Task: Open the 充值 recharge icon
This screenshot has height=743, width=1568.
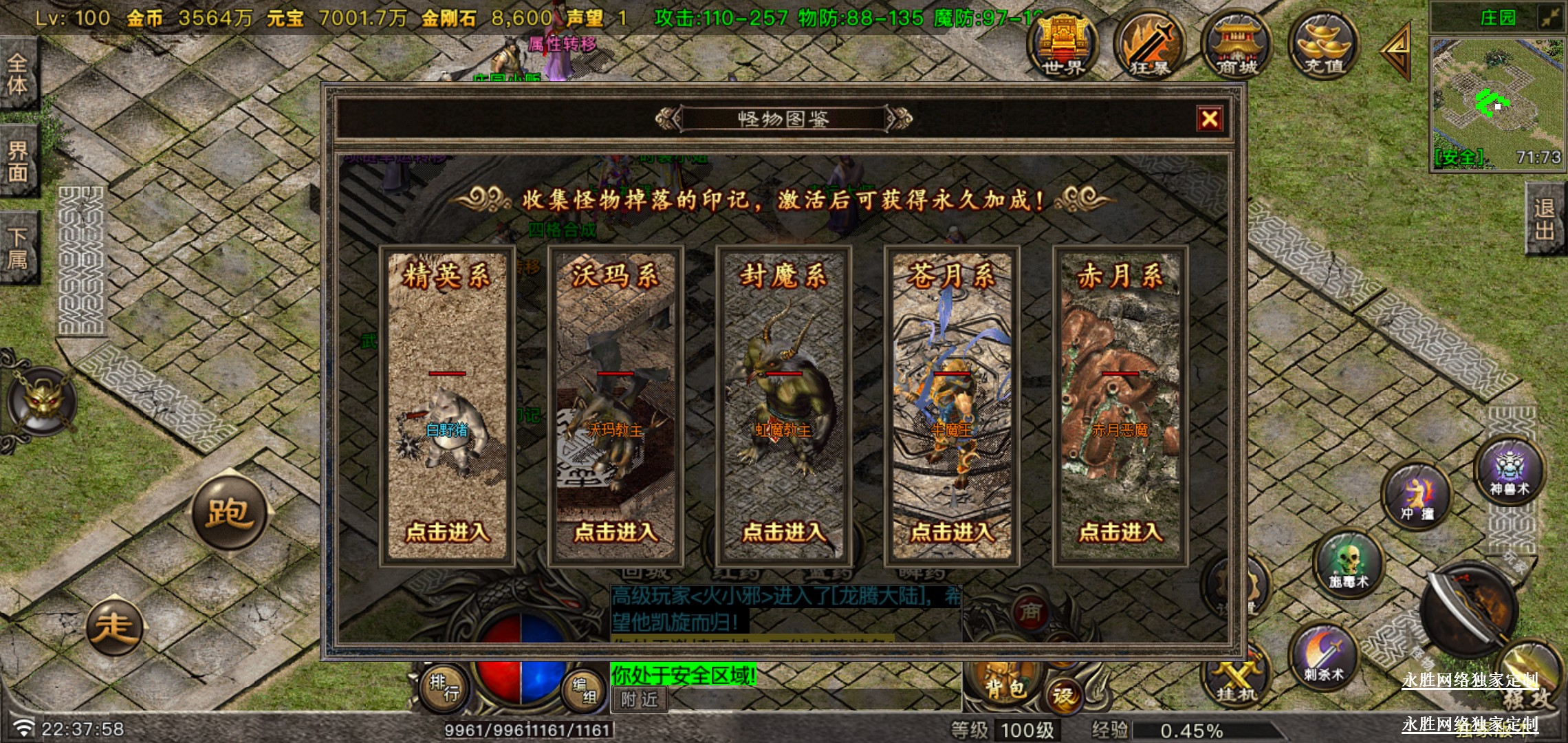Action: pyautogui.click(x=1323, y=45)
